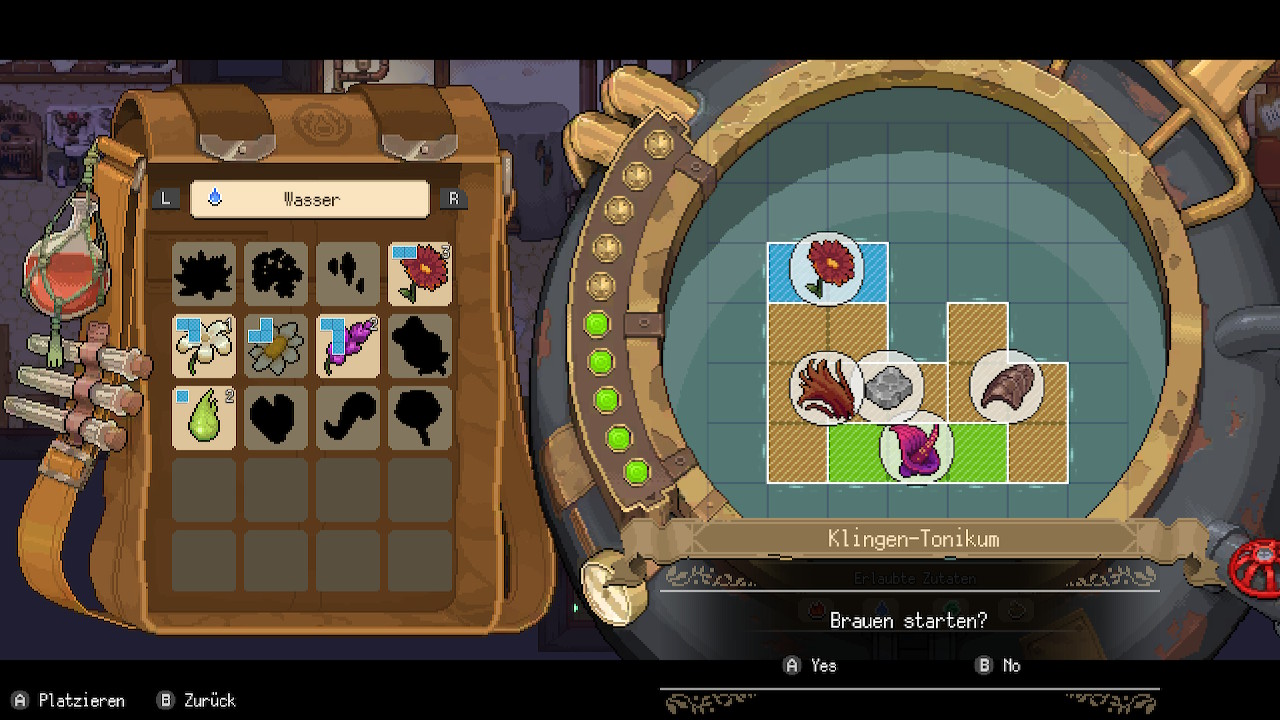Click the purple flower in the cauldron
Screen dimensions: 1280x720
tap(916, 450)
